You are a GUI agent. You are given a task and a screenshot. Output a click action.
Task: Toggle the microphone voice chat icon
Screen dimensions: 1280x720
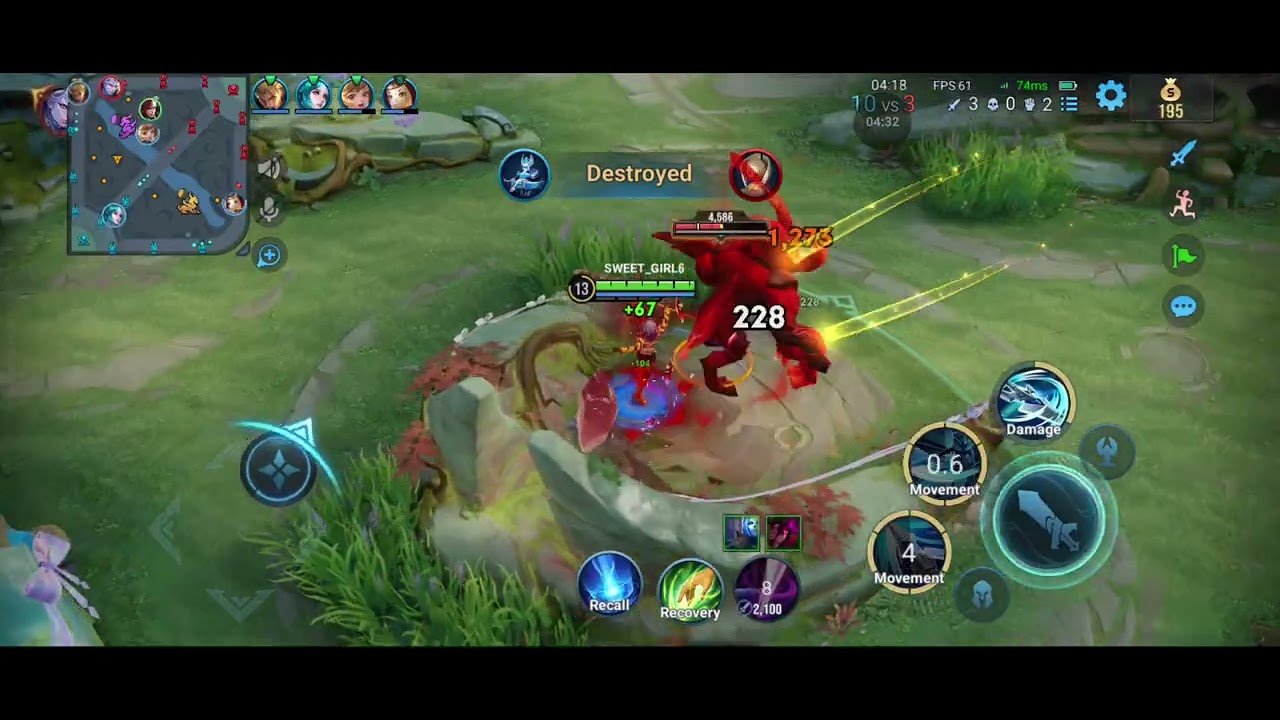[x=268, y=209]
